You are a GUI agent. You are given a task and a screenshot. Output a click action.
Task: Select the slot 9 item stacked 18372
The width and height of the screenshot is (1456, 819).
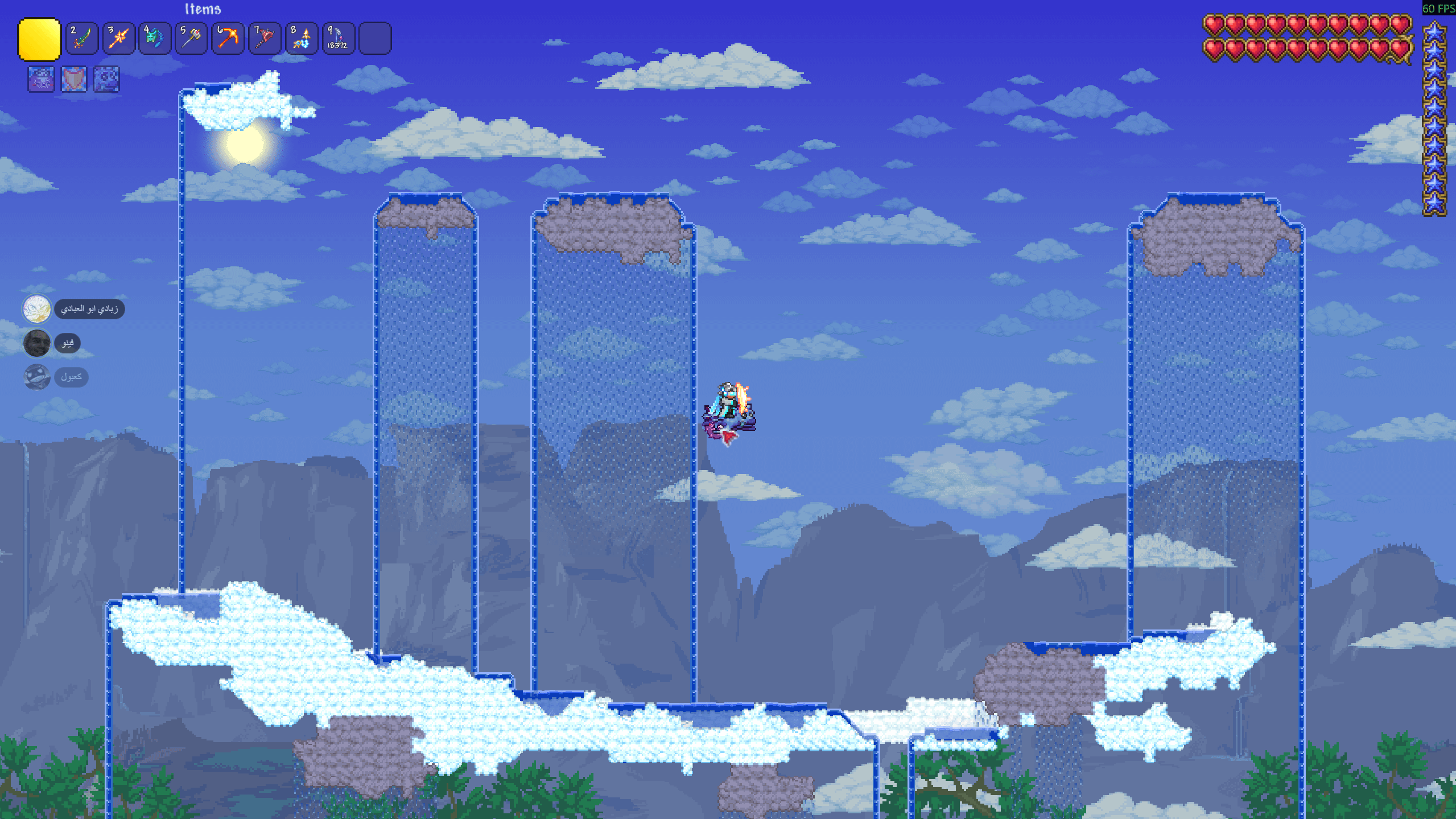pos(338,39)
